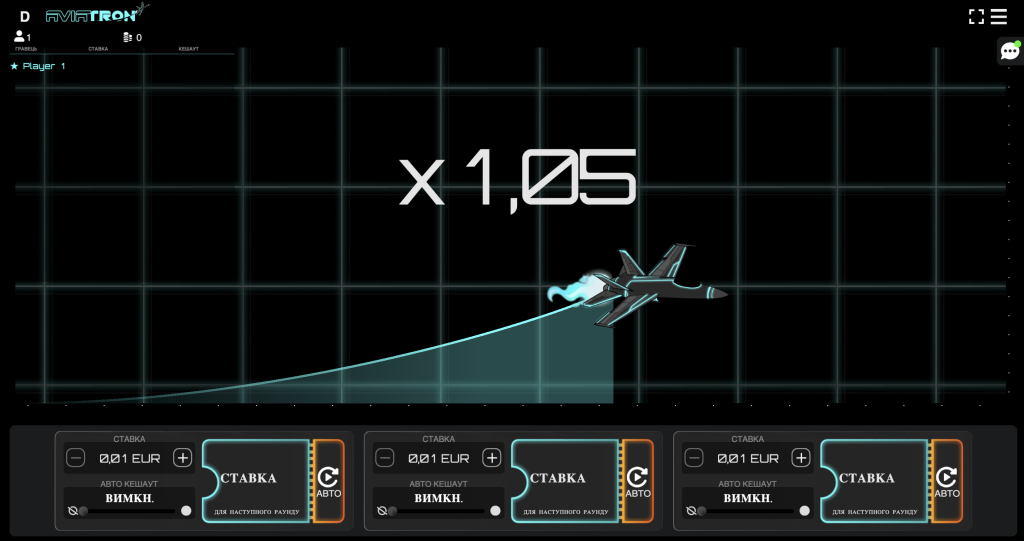Toggle fullscreen mode

[x=976, y=16]
